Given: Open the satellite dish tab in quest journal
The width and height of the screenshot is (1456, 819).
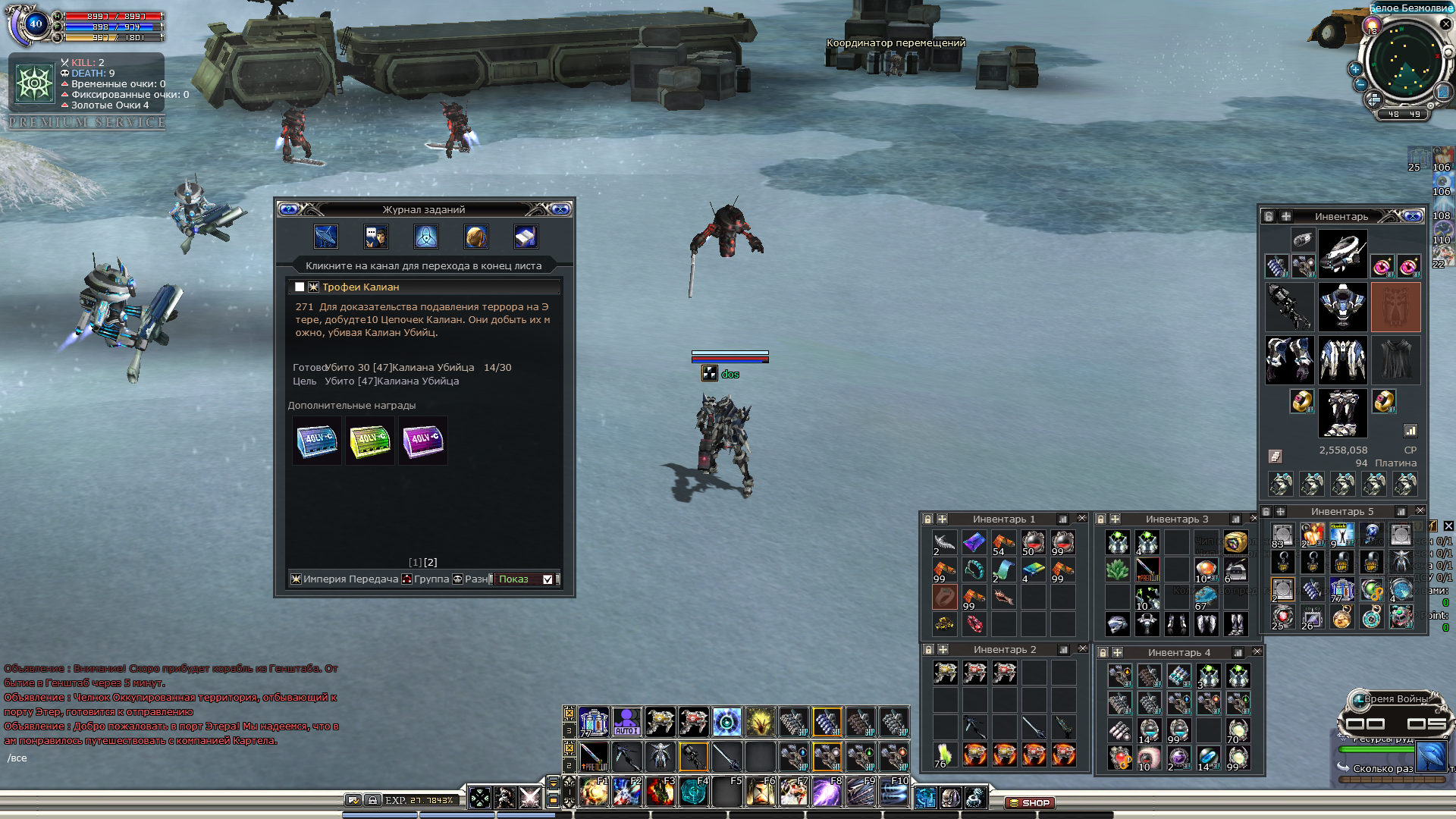Looking at the screenshot, I should point(325,237).
